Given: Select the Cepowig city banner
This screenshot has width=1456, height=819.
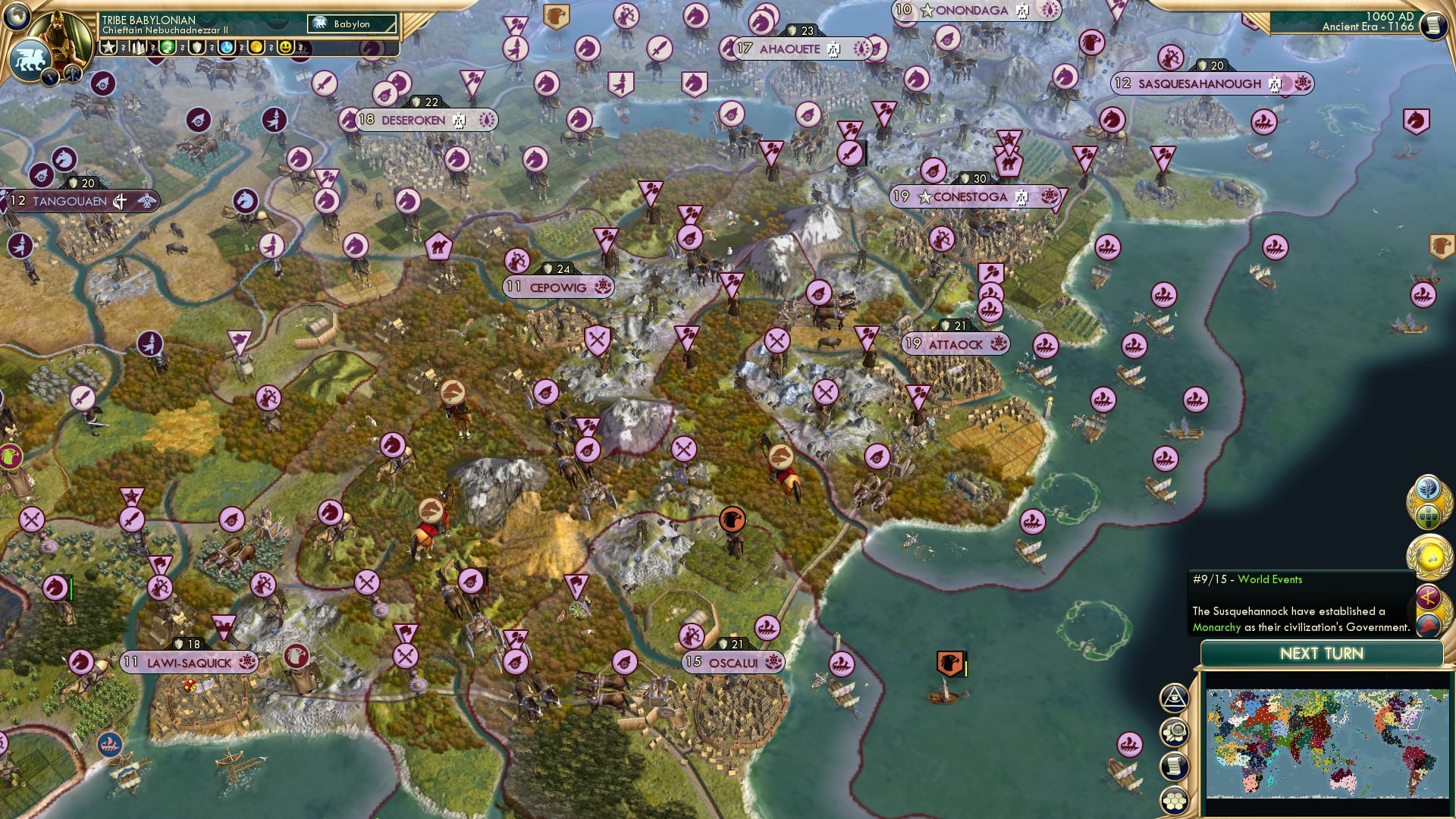Looking at the screenshot, I should [x=559, y=287].
